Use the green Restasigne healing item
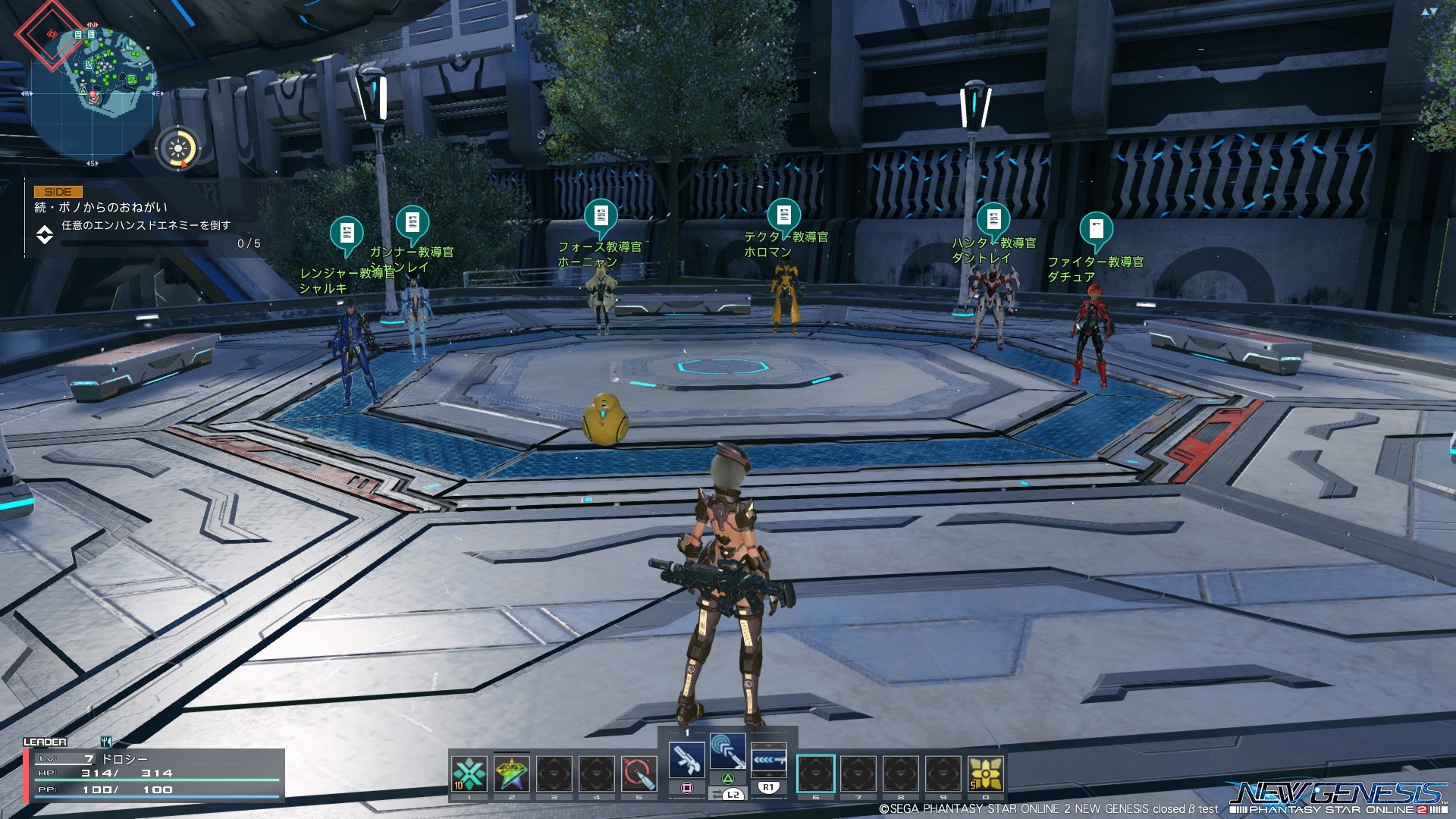Image resolution: width=1456 pixels, height=819 pixels. 469,773
